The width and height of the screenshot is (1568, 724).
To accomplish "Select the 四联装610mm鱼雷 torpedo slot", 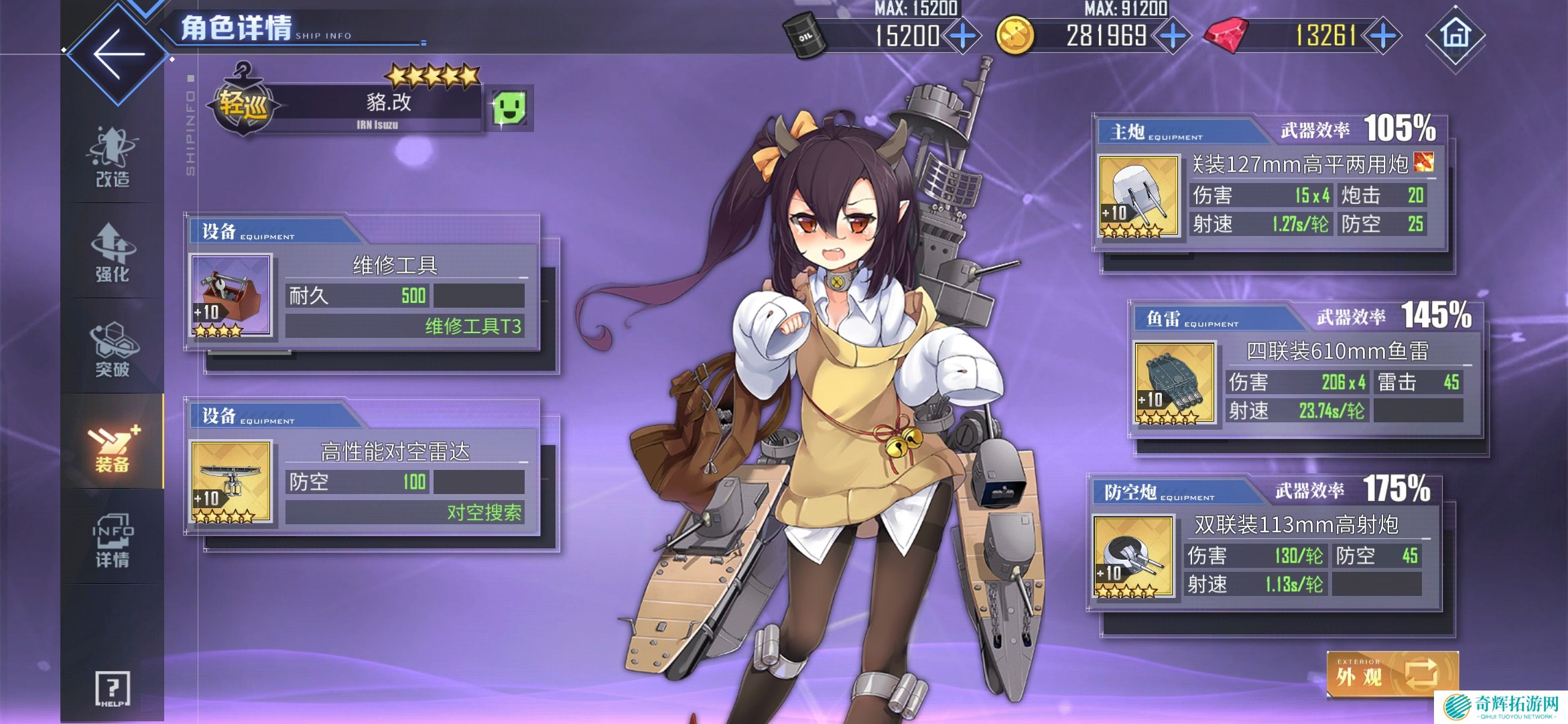I will click(1174, 383).
